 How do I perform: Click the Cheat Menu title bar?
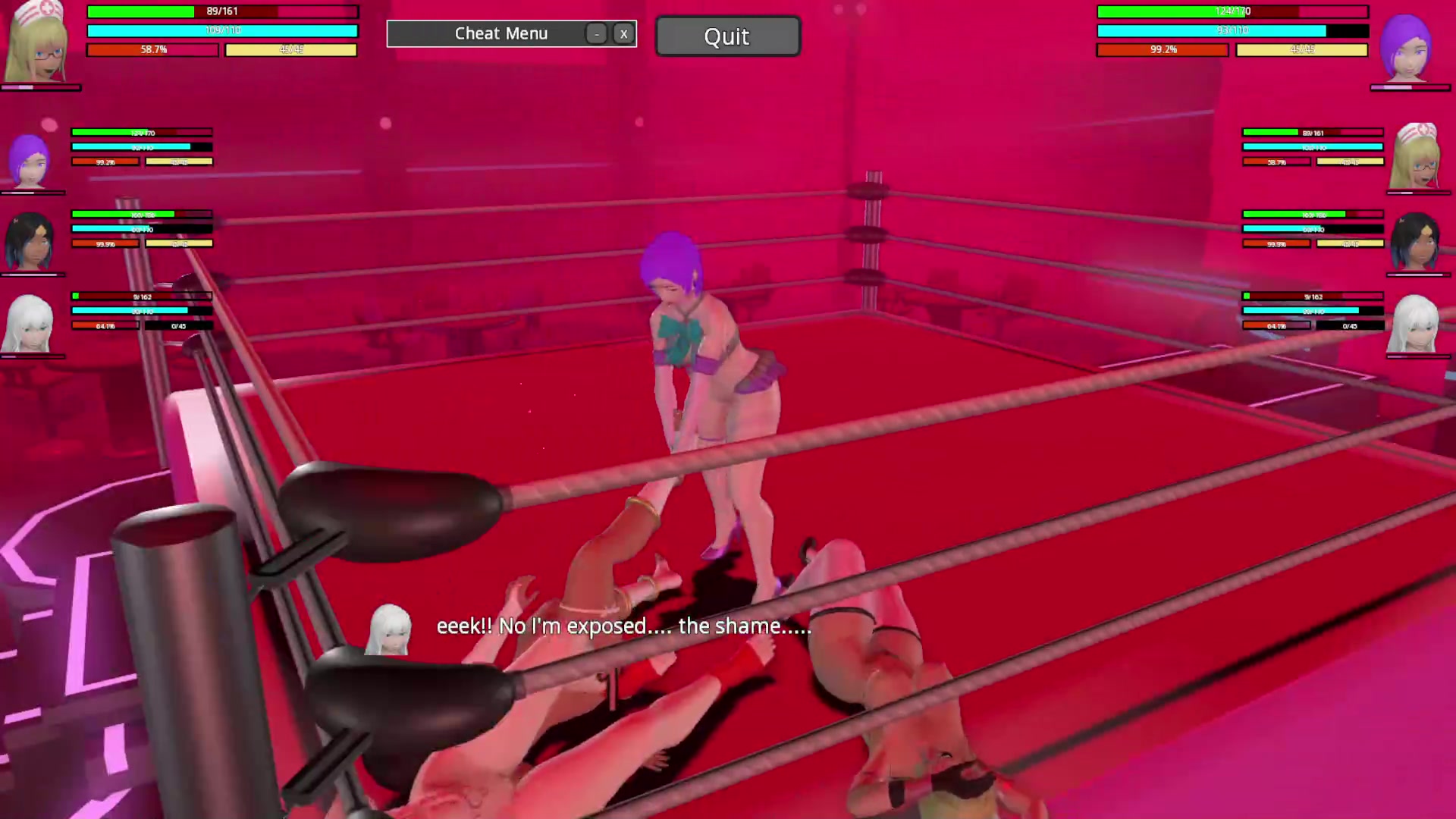[500, 34]
